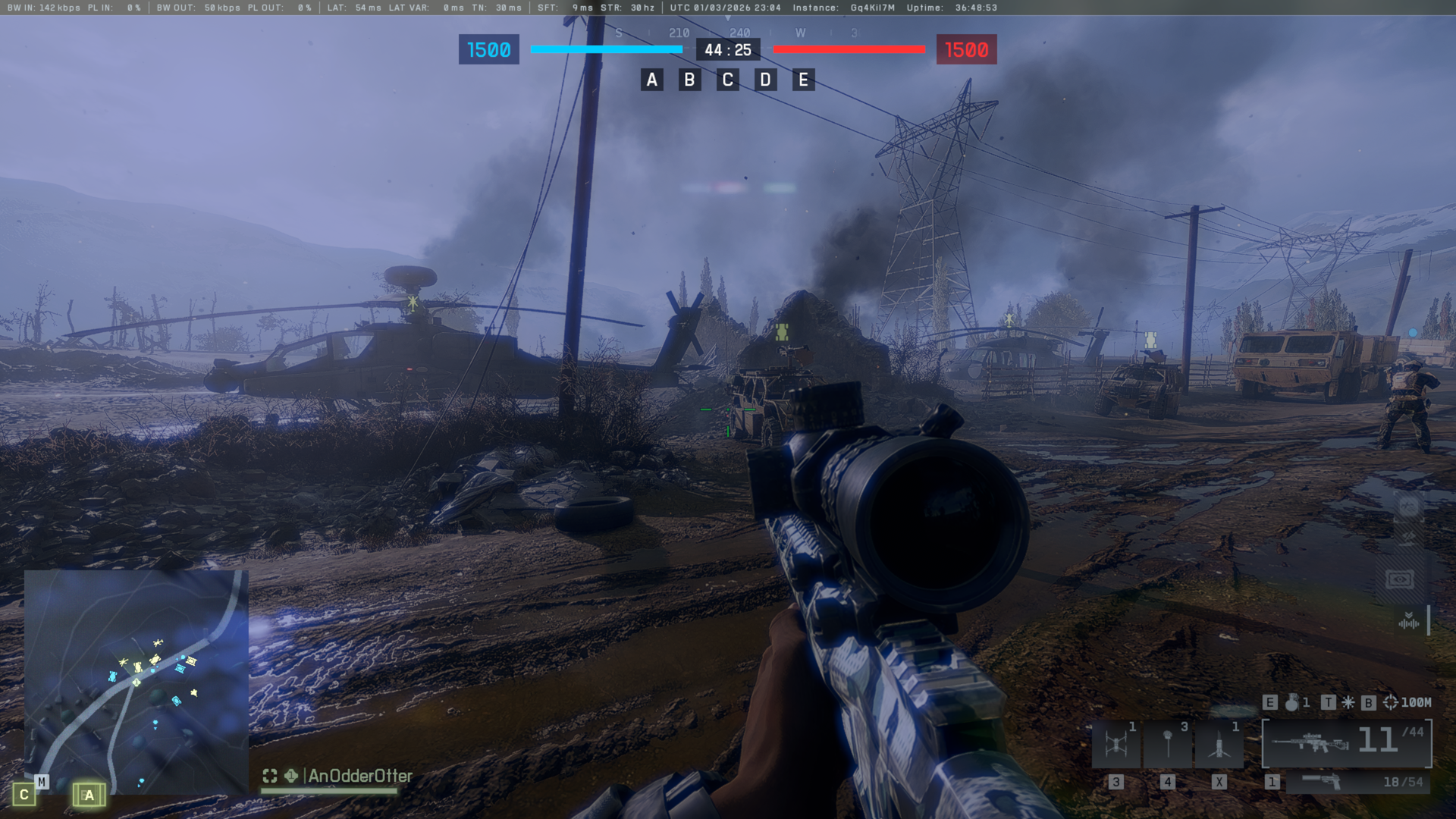Toggle the eye spotting icon

(1400, 580)
